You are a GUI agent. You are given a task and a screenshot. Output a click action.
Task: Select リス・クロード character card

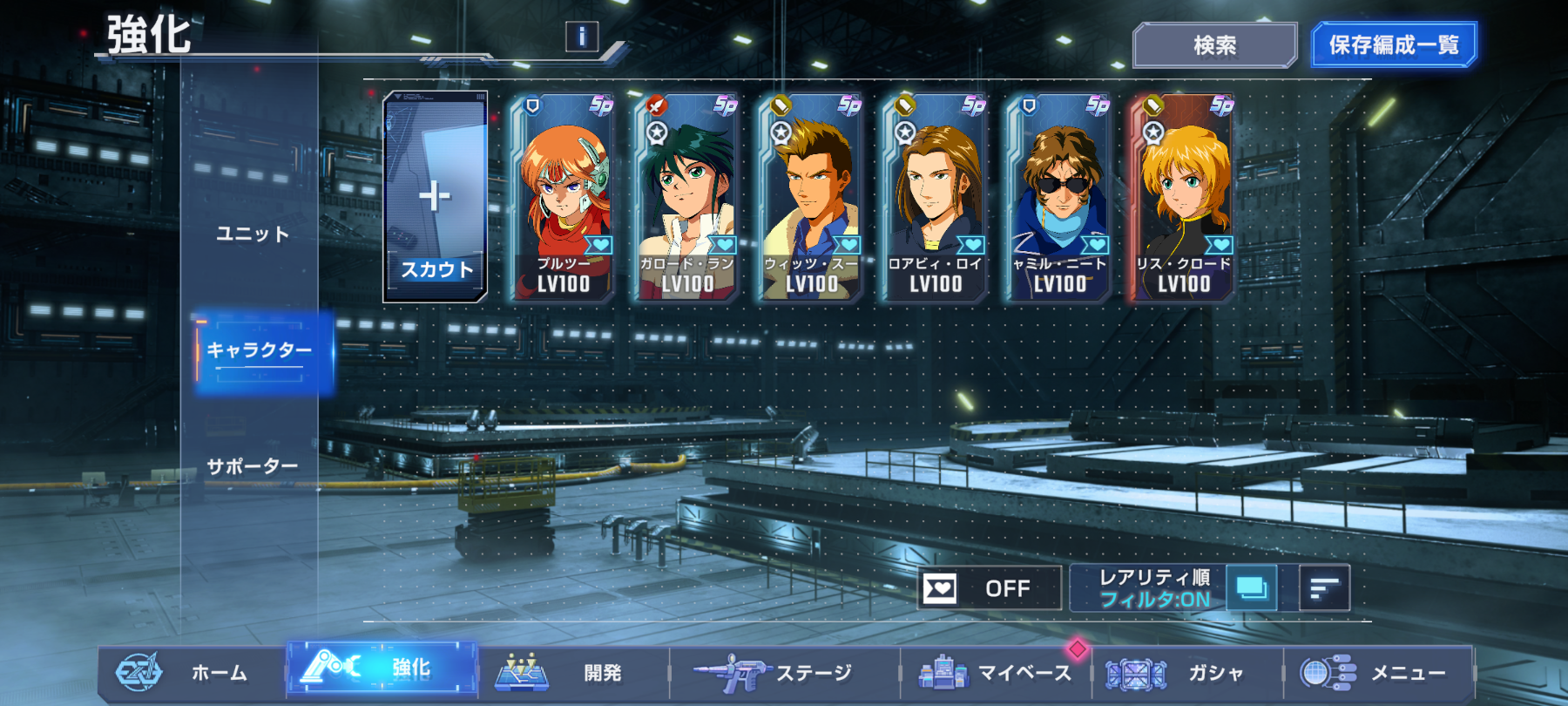[x=1183, y=198]
